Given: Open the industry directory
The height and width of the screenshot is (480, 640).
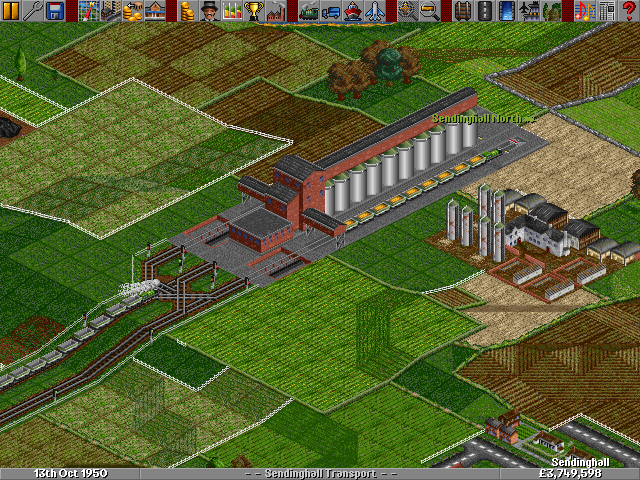Looking at the screenshot, I should (275, 11).
